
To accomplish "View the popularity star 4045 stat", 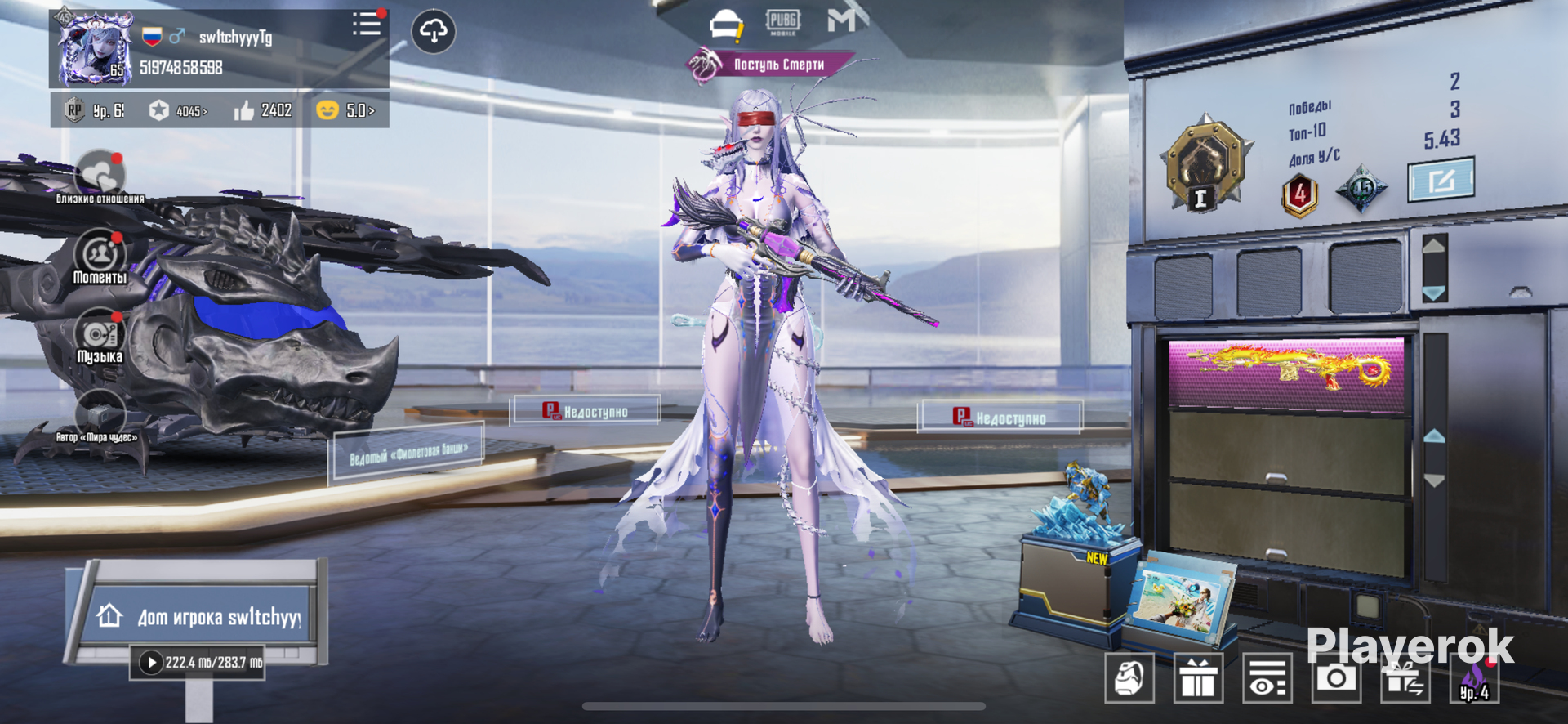I will [178, 110].
